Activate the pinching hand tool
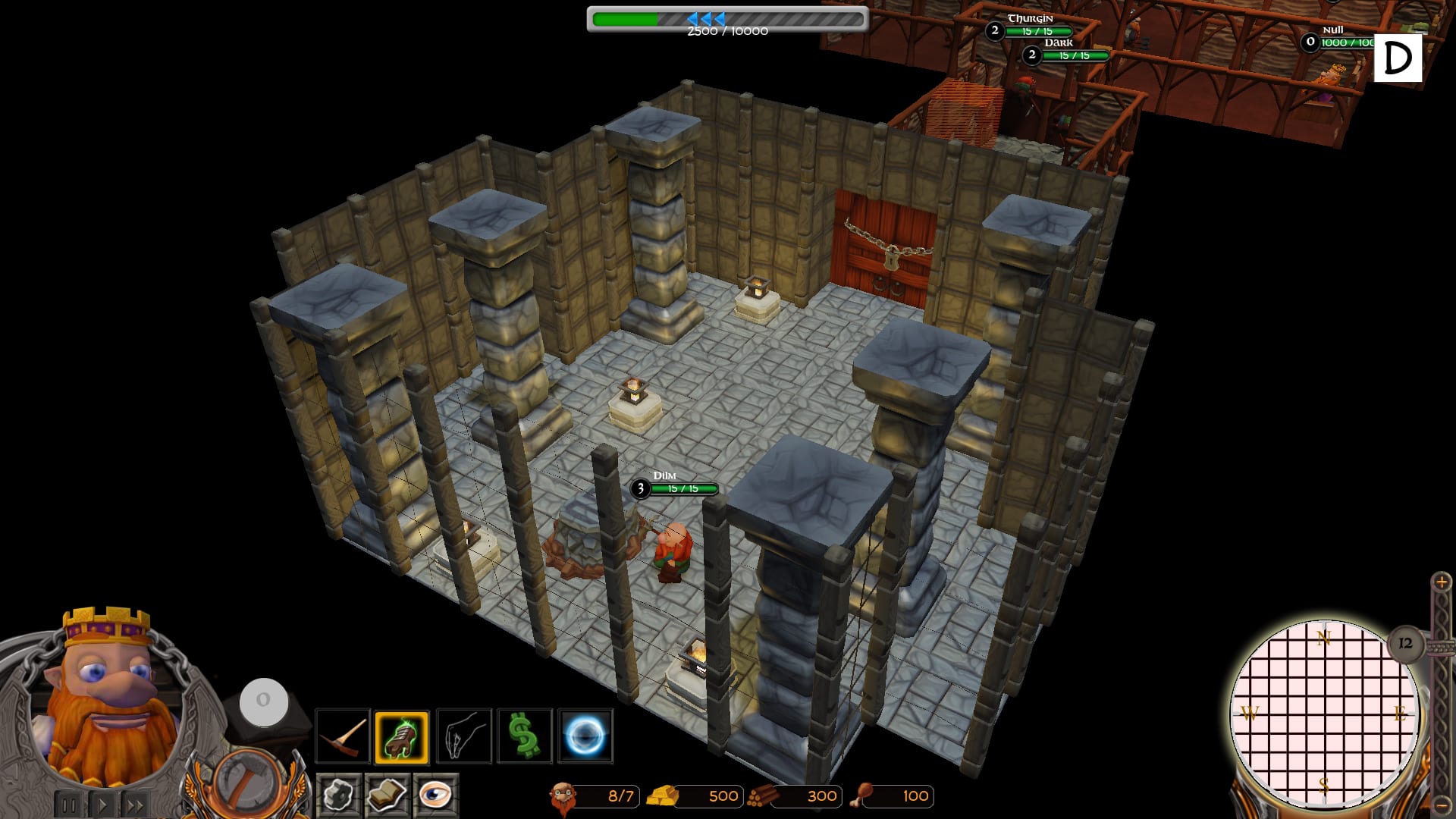This screenshot has width=1456, height=819. [463, 736]
